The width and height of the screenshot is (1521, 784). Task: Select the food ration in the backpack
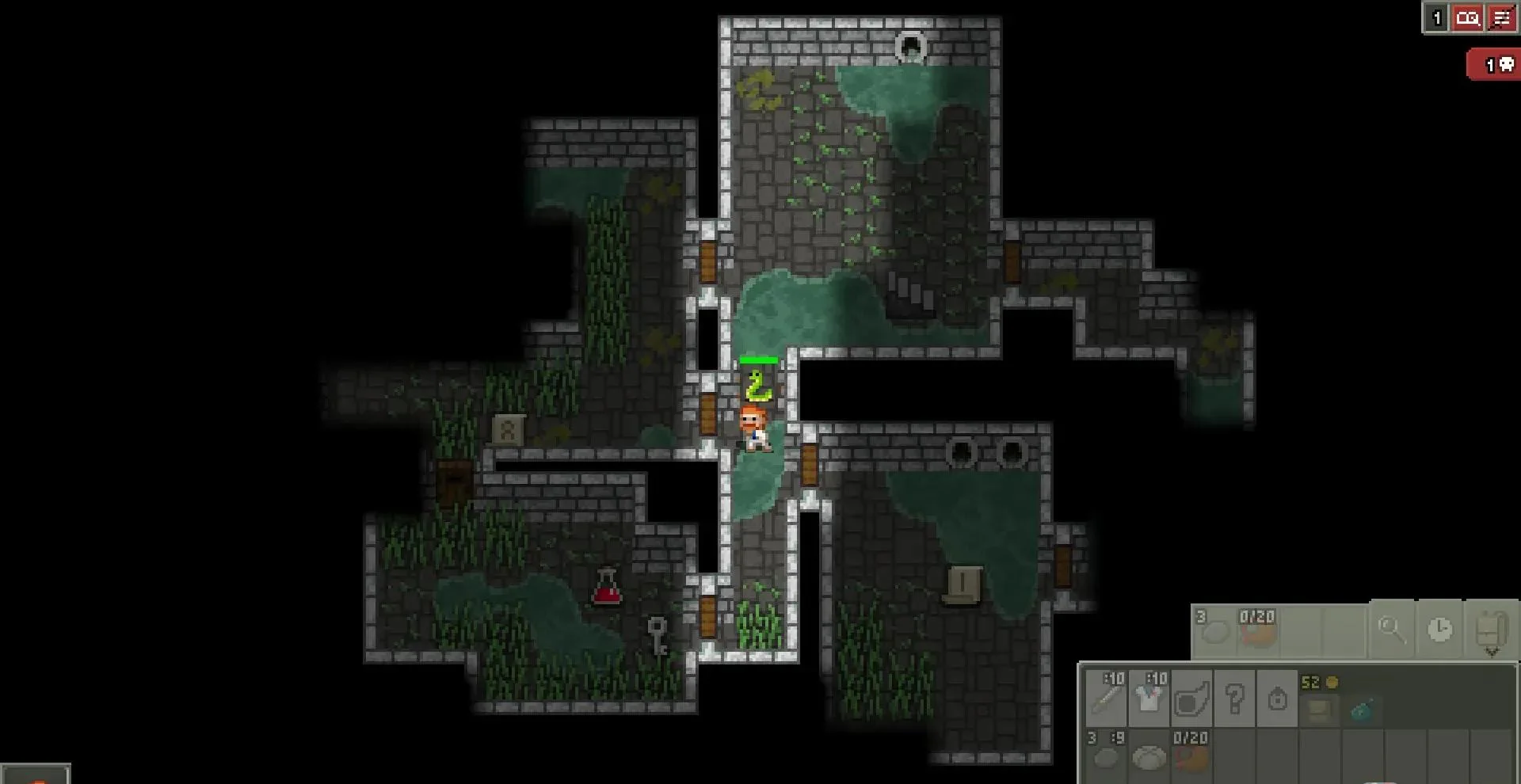tap(1149, 757)
